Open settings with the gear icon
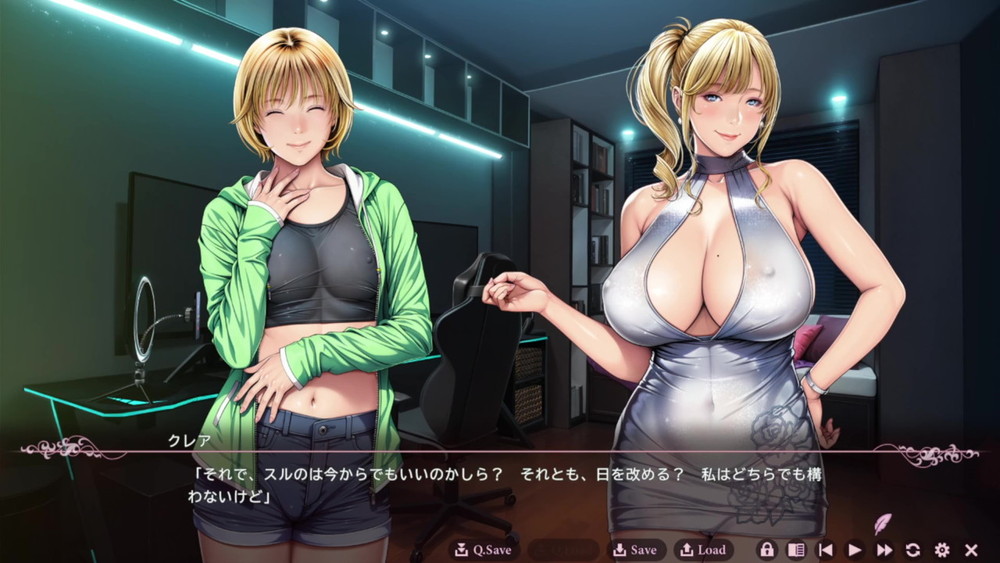Image resolution: width=1000 pixels, height=563 pixels. (x=942, y=550)
